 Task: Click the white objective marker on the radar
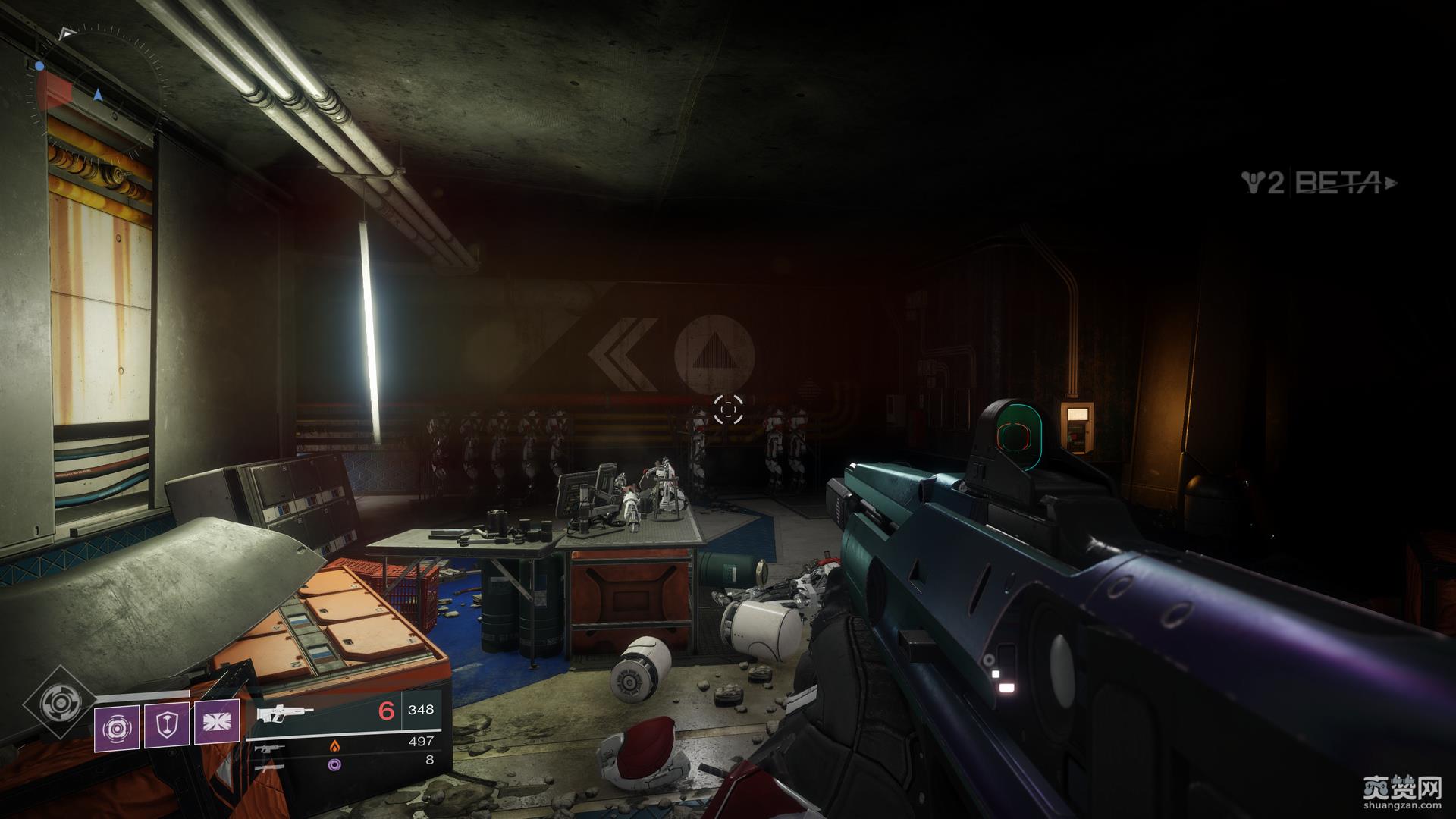click(67, 33)
